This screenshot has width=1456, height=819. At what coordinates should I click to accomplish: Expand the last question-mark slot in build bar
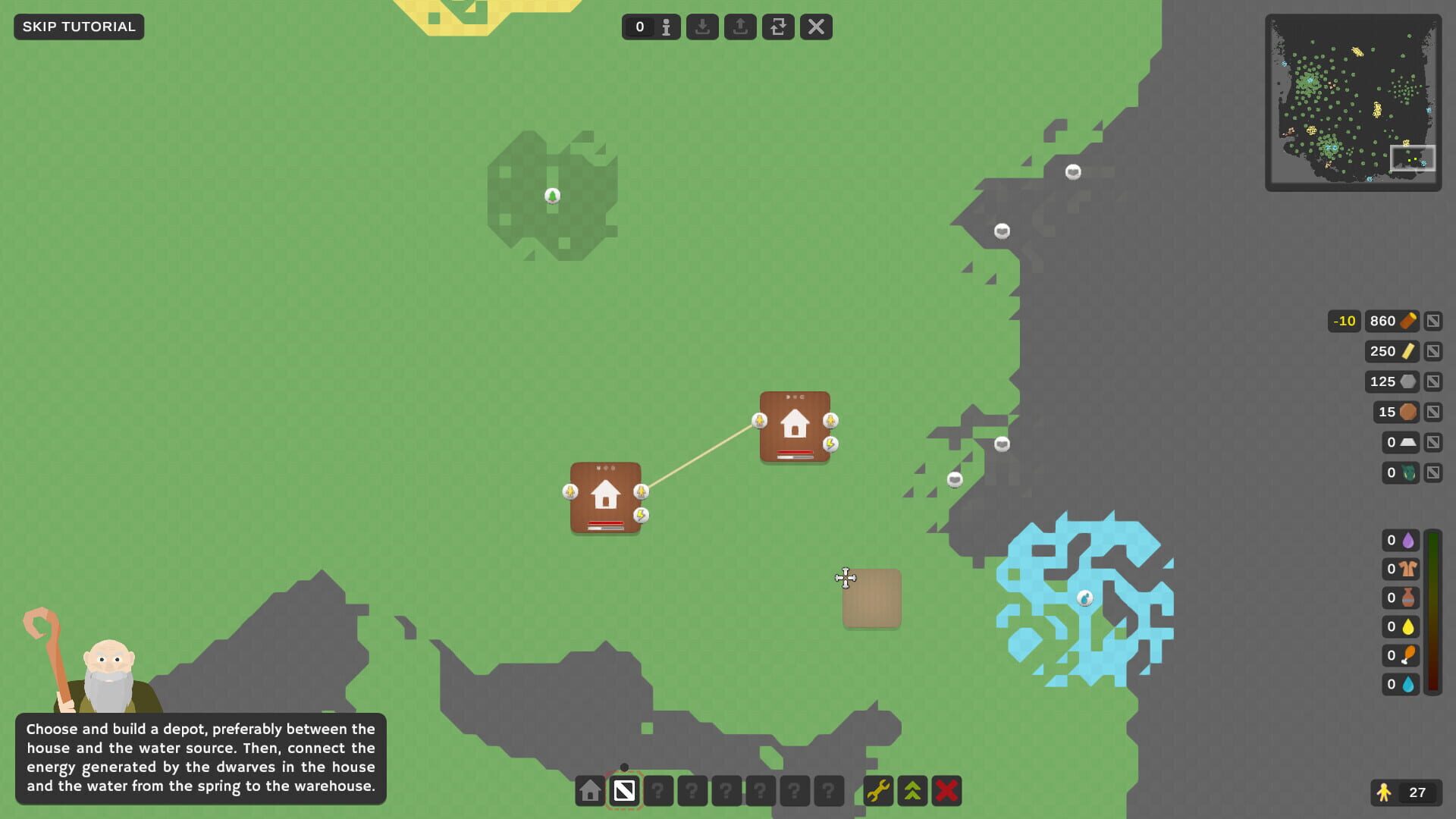pyautogui.click(x=828, y=791)
